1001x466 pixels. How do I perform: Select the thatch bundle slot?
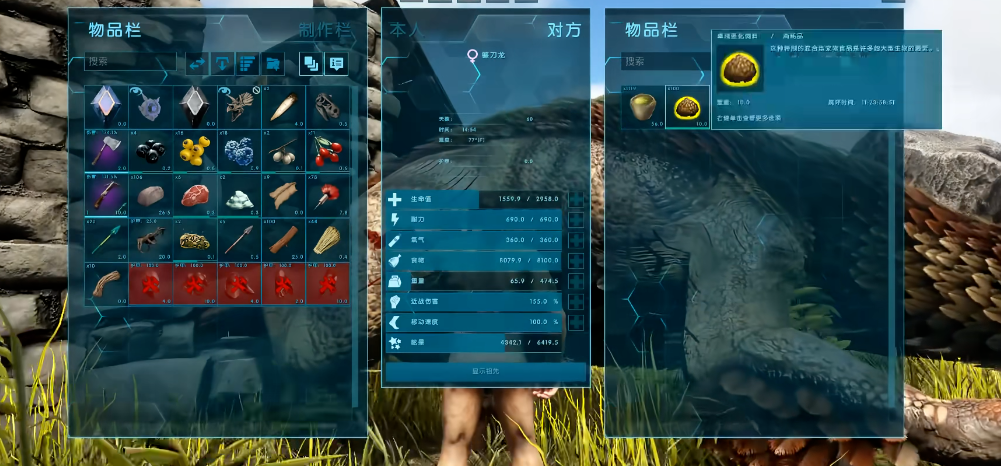click(x=327, y=240)
